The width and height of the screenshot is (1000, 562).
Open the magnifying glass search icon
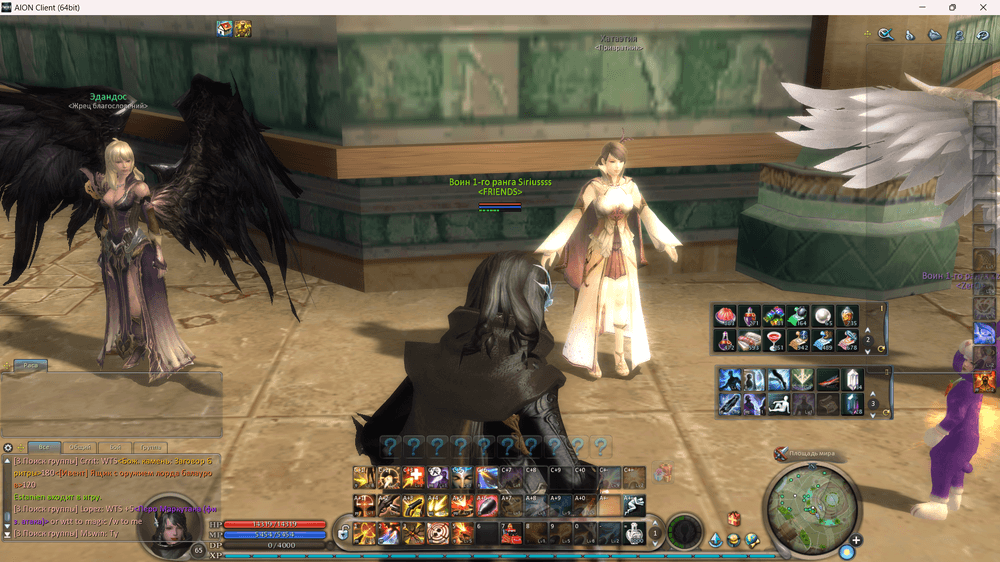[x=886, y=34]
